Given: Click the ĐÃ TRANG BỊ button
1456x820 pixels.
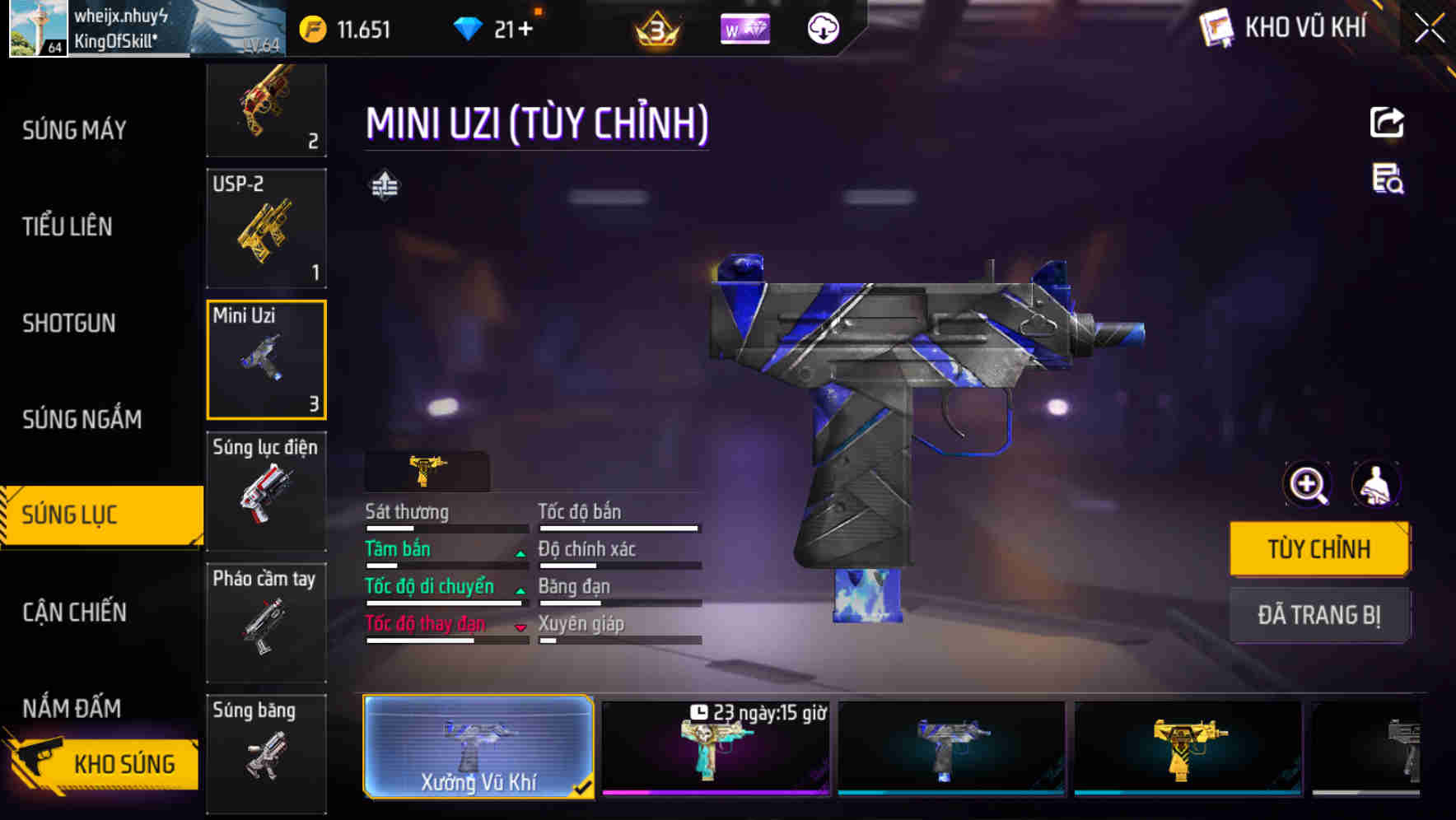Looking at the screenshot, I should coord(1318,615).
